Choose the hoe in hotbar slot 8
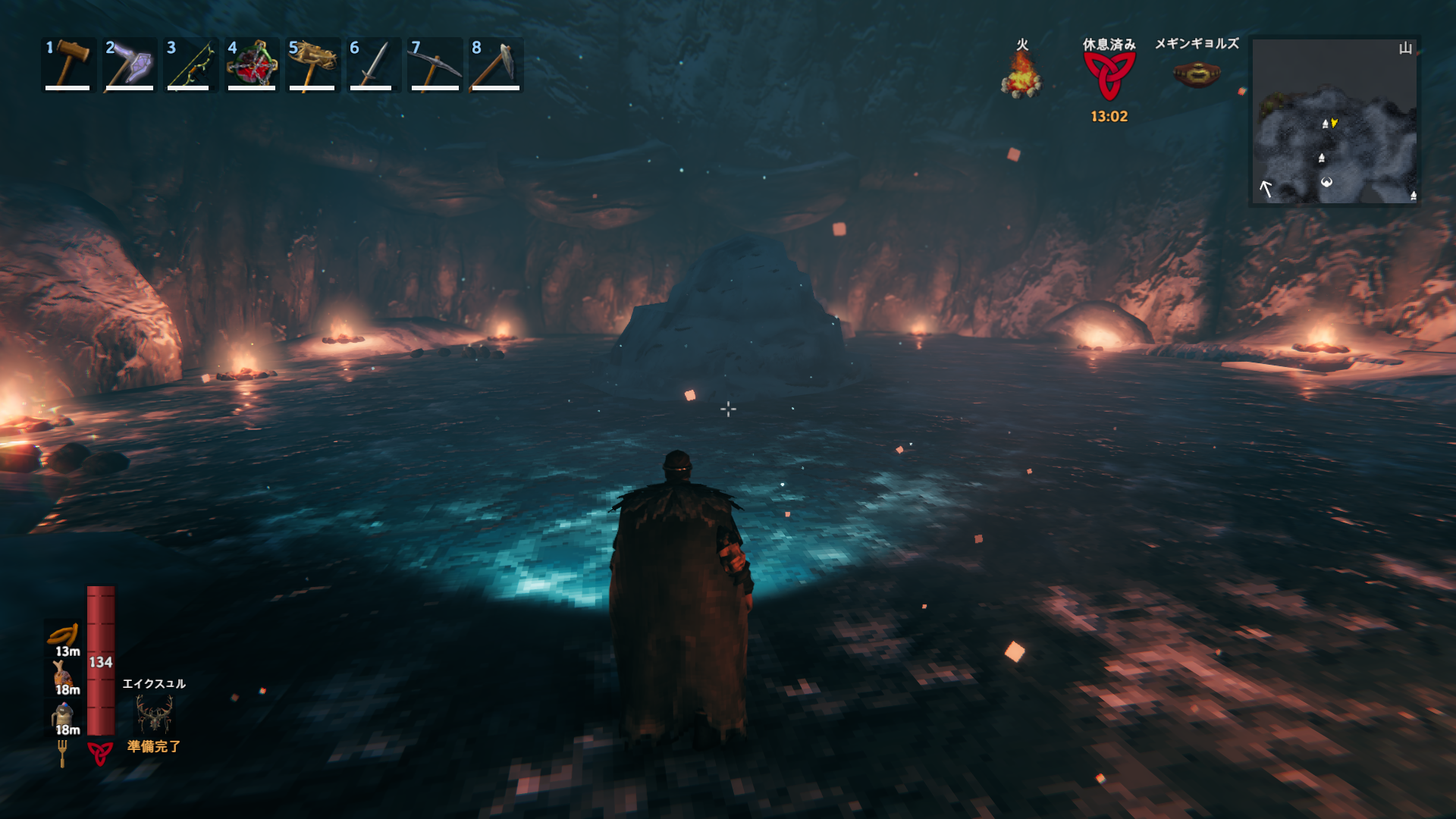1456x819 pixels. coord(496,64)
